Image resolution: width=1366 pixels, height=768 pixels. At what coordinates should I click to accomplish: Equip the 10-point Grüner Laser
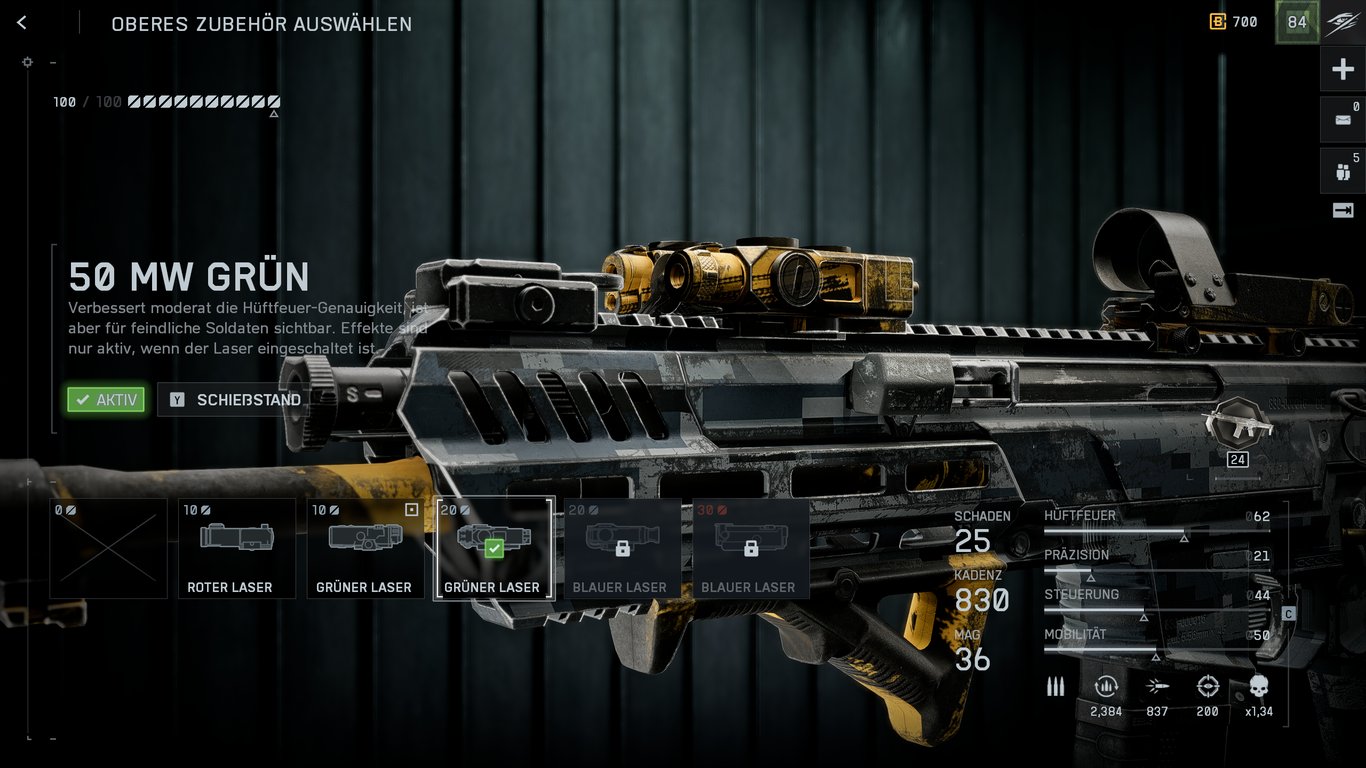point(365,548)
